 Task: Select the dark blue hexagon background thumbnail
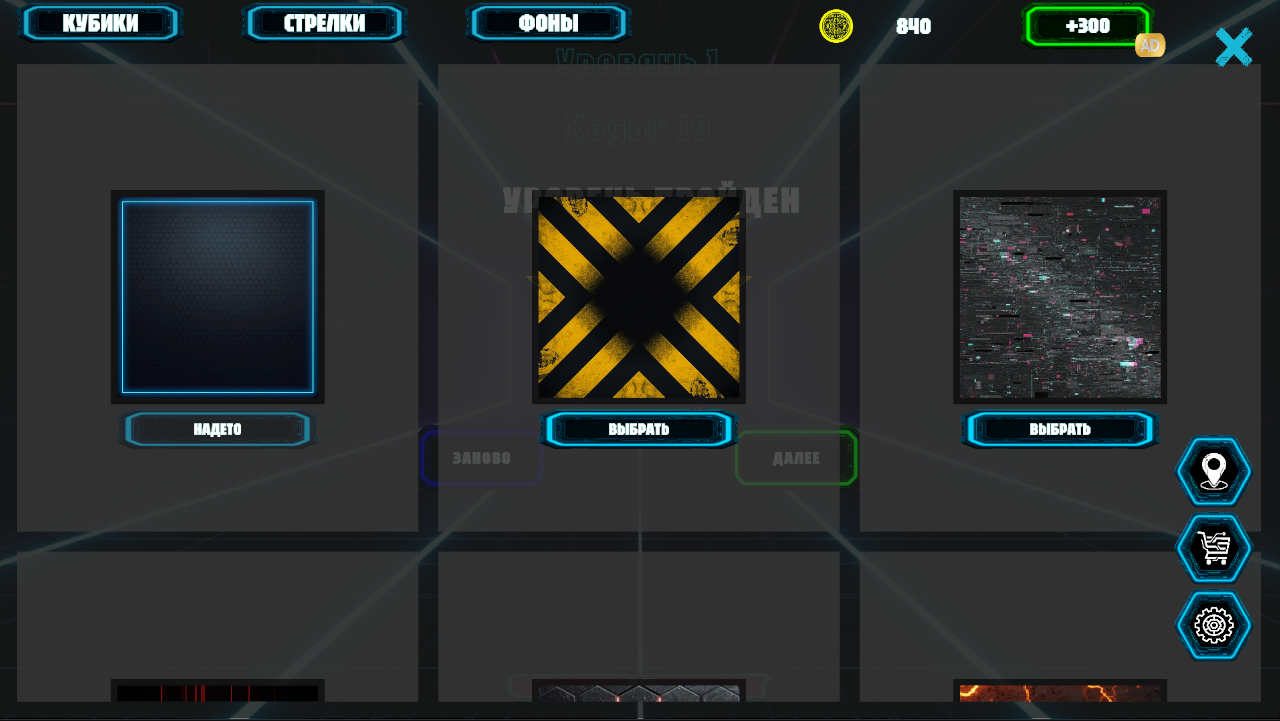click(x=218, y=297)
